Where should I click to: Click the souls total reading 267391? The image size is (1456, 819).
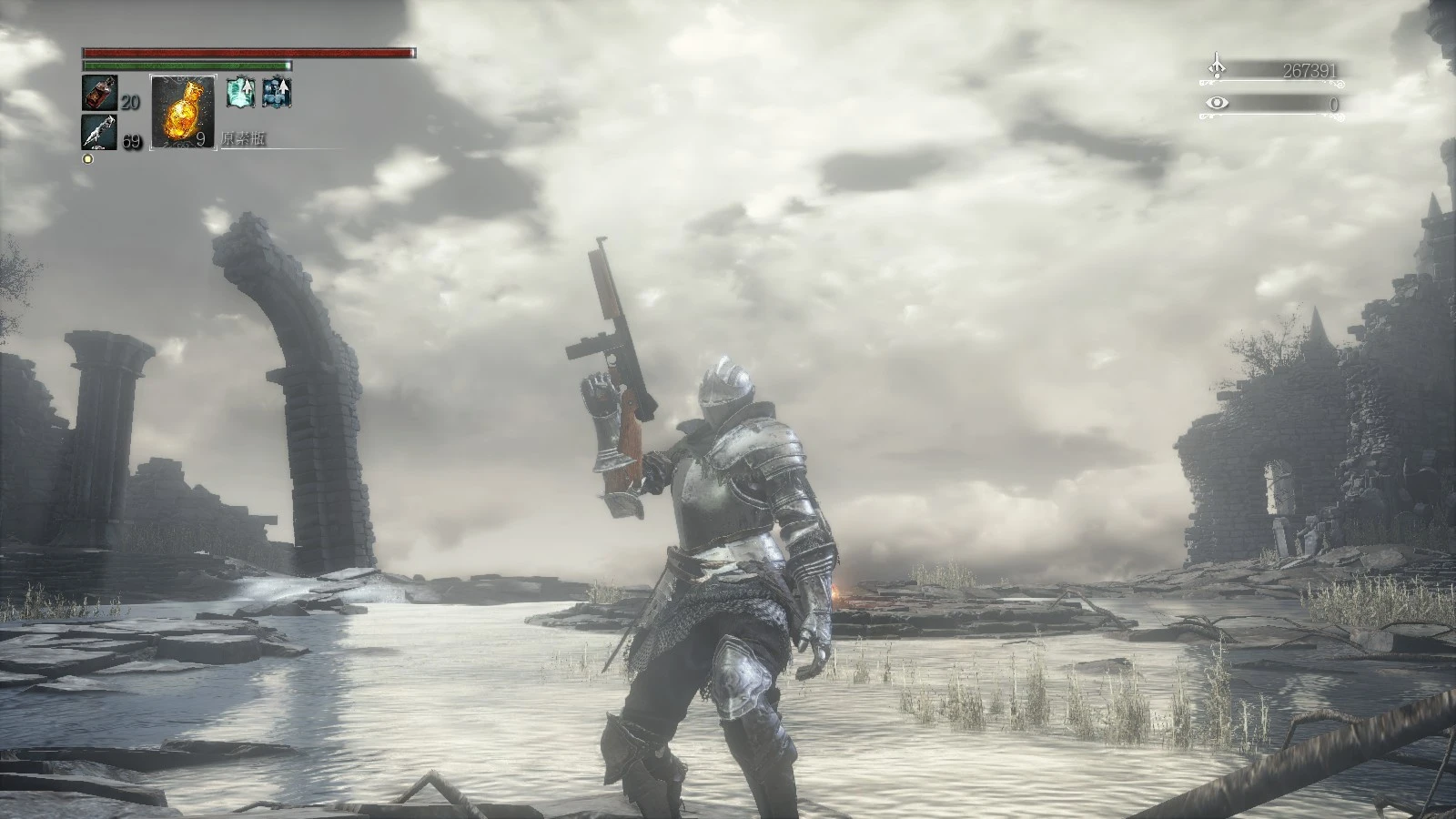coord(1309,70)
